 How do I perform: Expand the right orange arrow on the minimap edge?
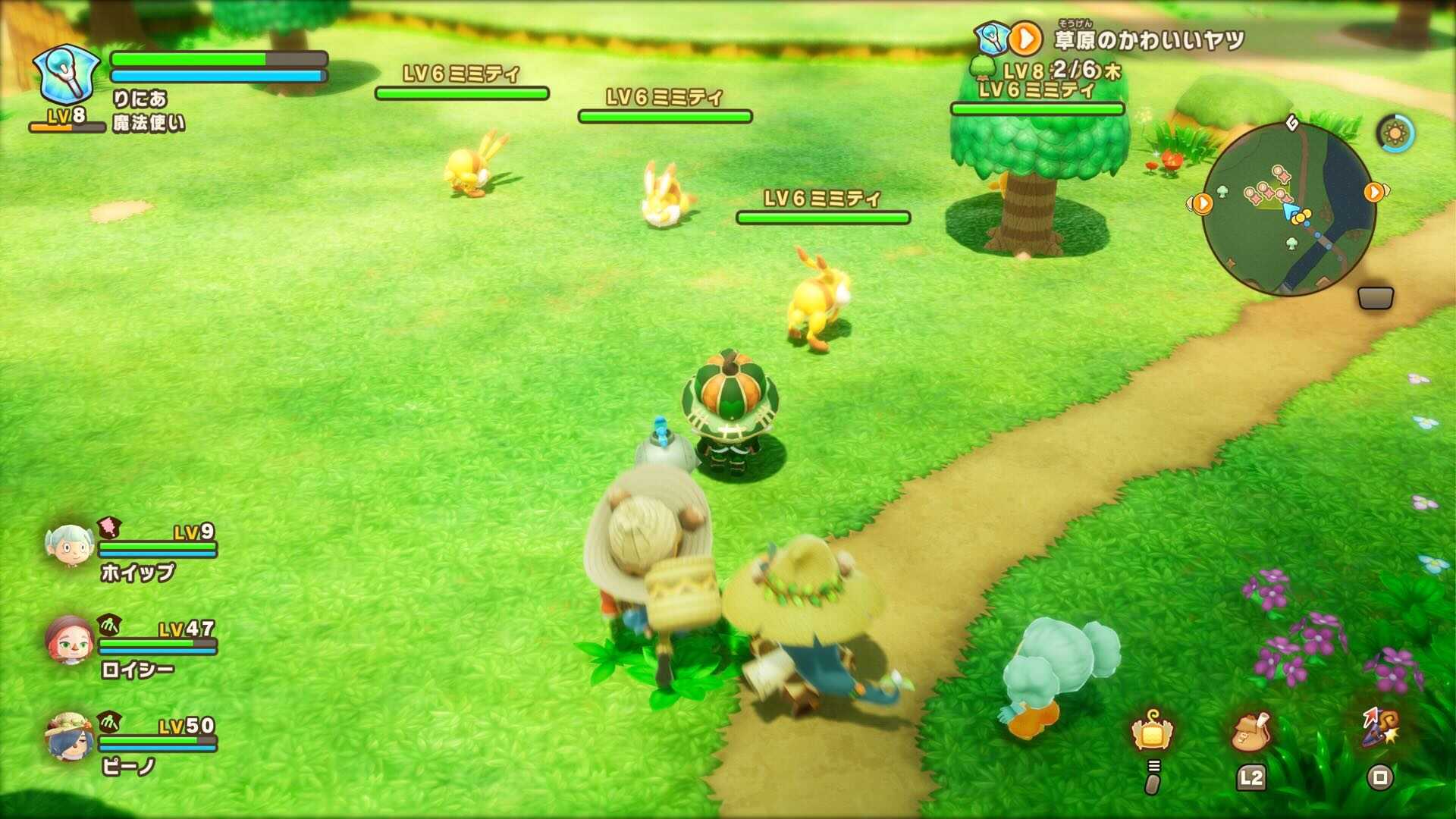point(1374,193)
